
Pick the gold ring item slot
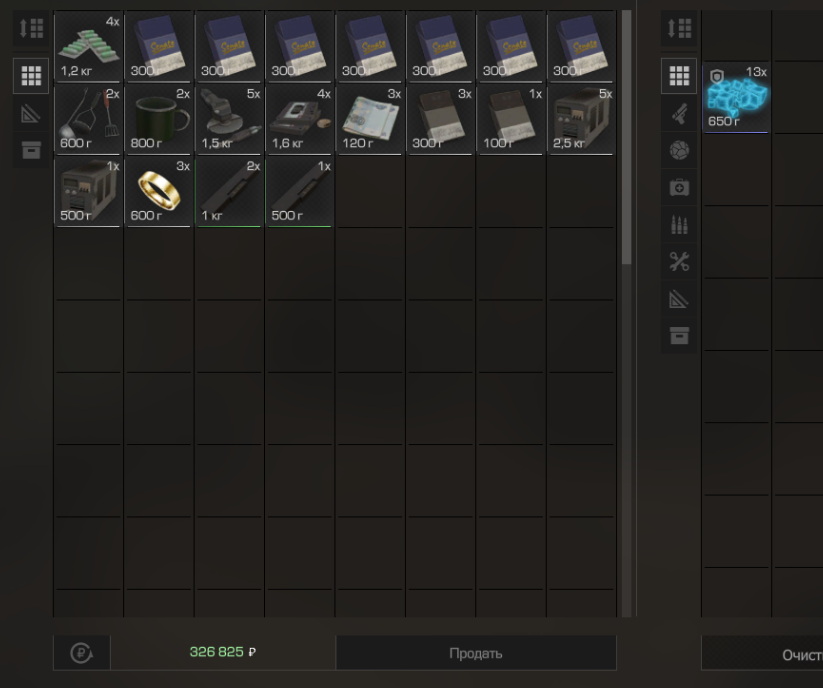[x=159, y=191]
